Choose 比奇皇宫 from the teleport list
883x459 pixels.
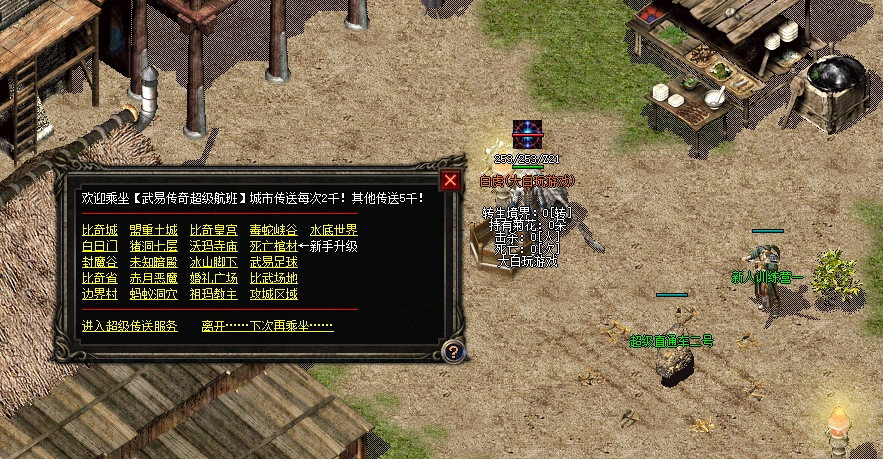pos(213,230)
